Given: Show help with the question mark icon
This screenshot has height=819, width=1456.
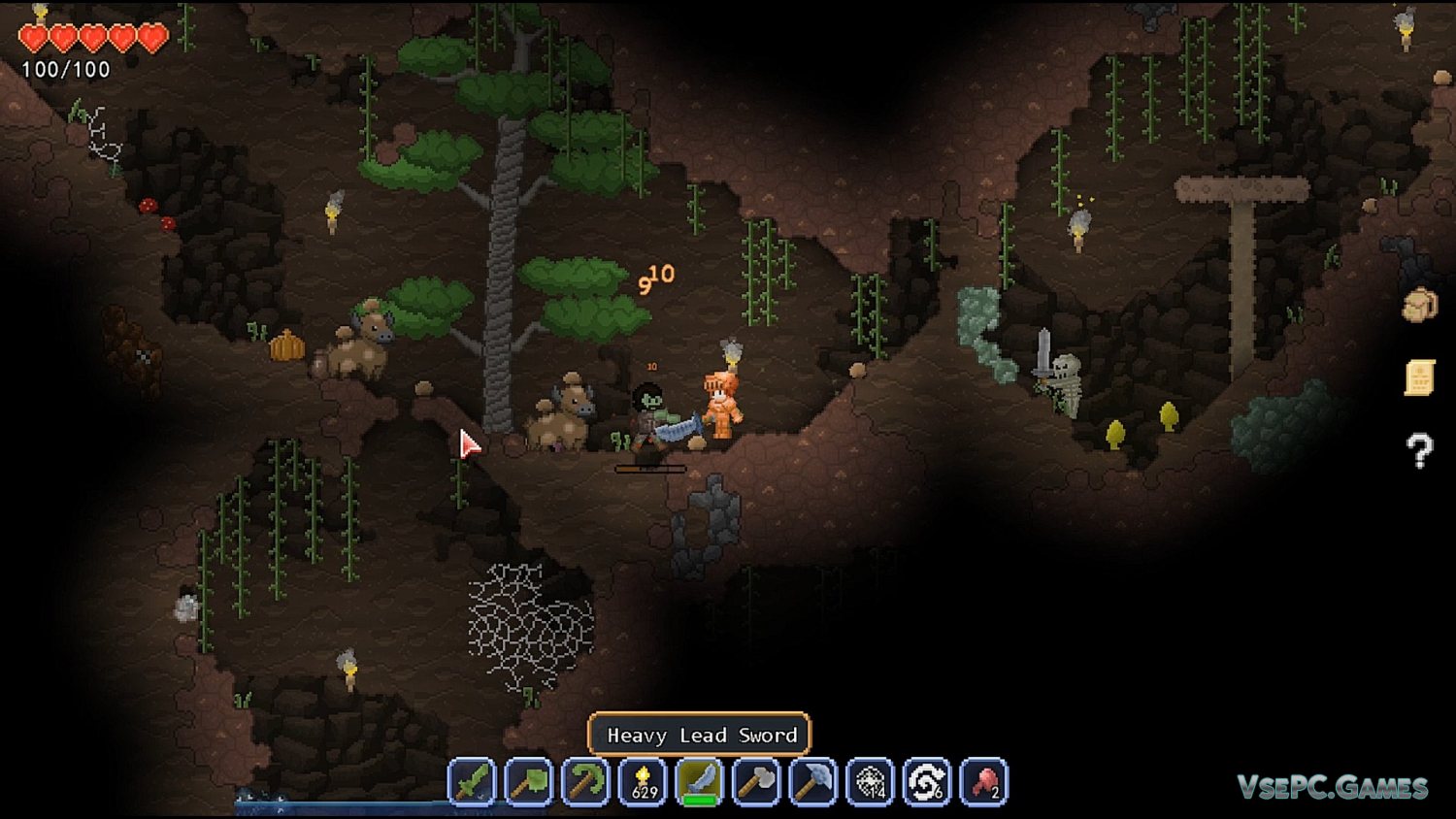Looking at the screenshot, I should [1419, 451].
